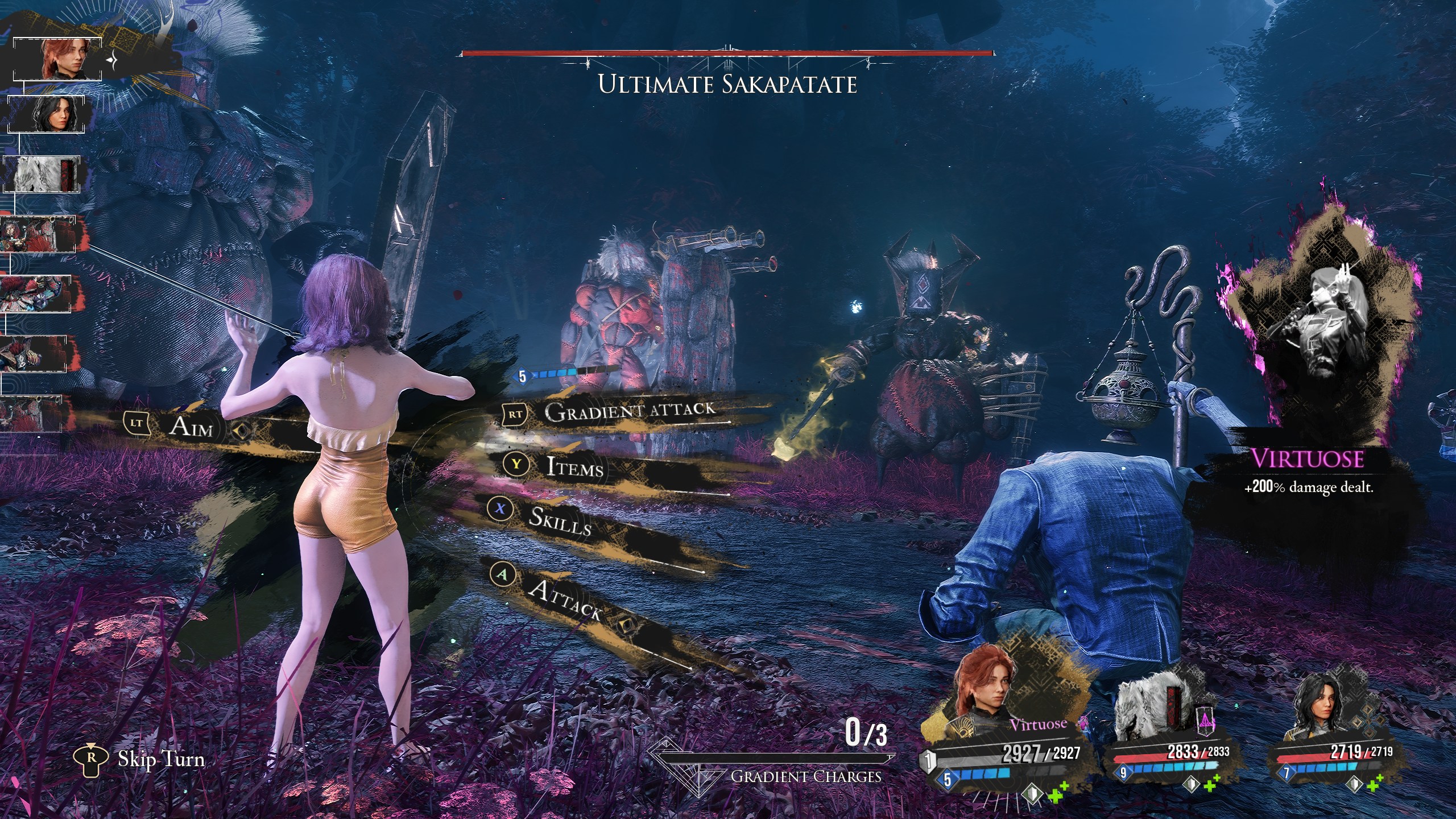Screen dimensions: 1456x819
Task: Select the Attack command
Action: [565, 598]
